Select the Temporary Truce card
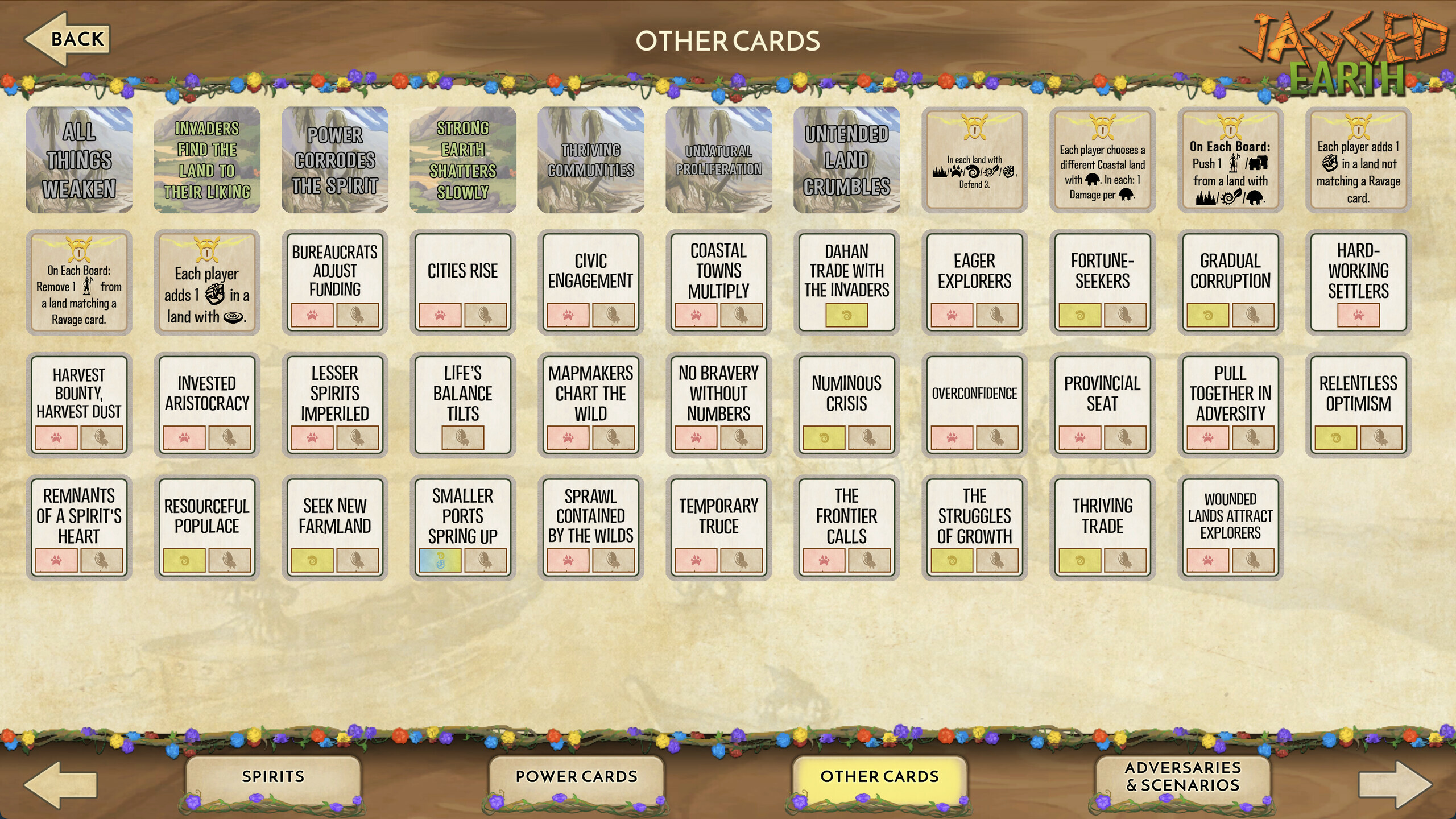1456x819 pixels. click(x=718, y=523)
